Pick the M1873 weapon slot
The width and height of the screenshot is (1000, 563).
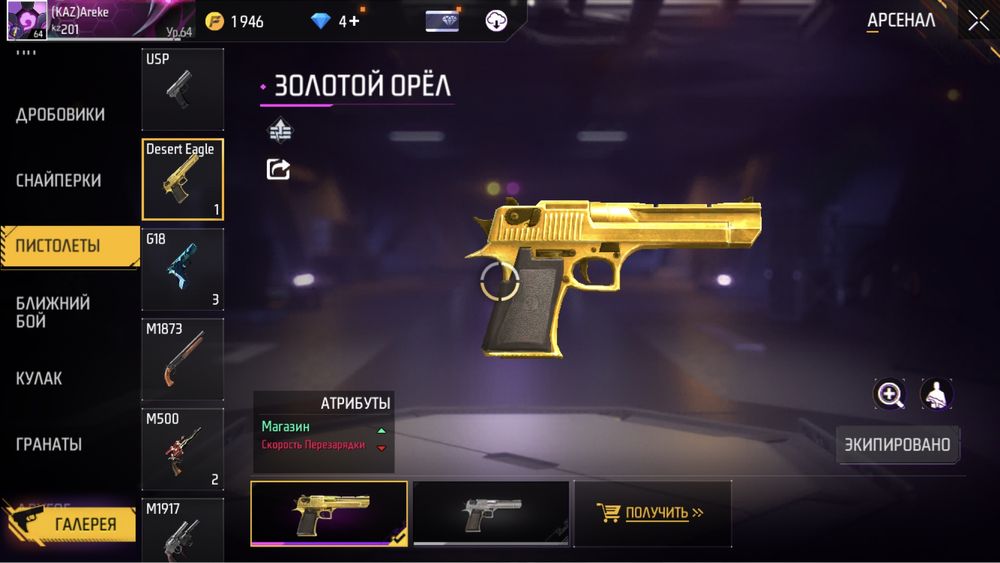182,359
